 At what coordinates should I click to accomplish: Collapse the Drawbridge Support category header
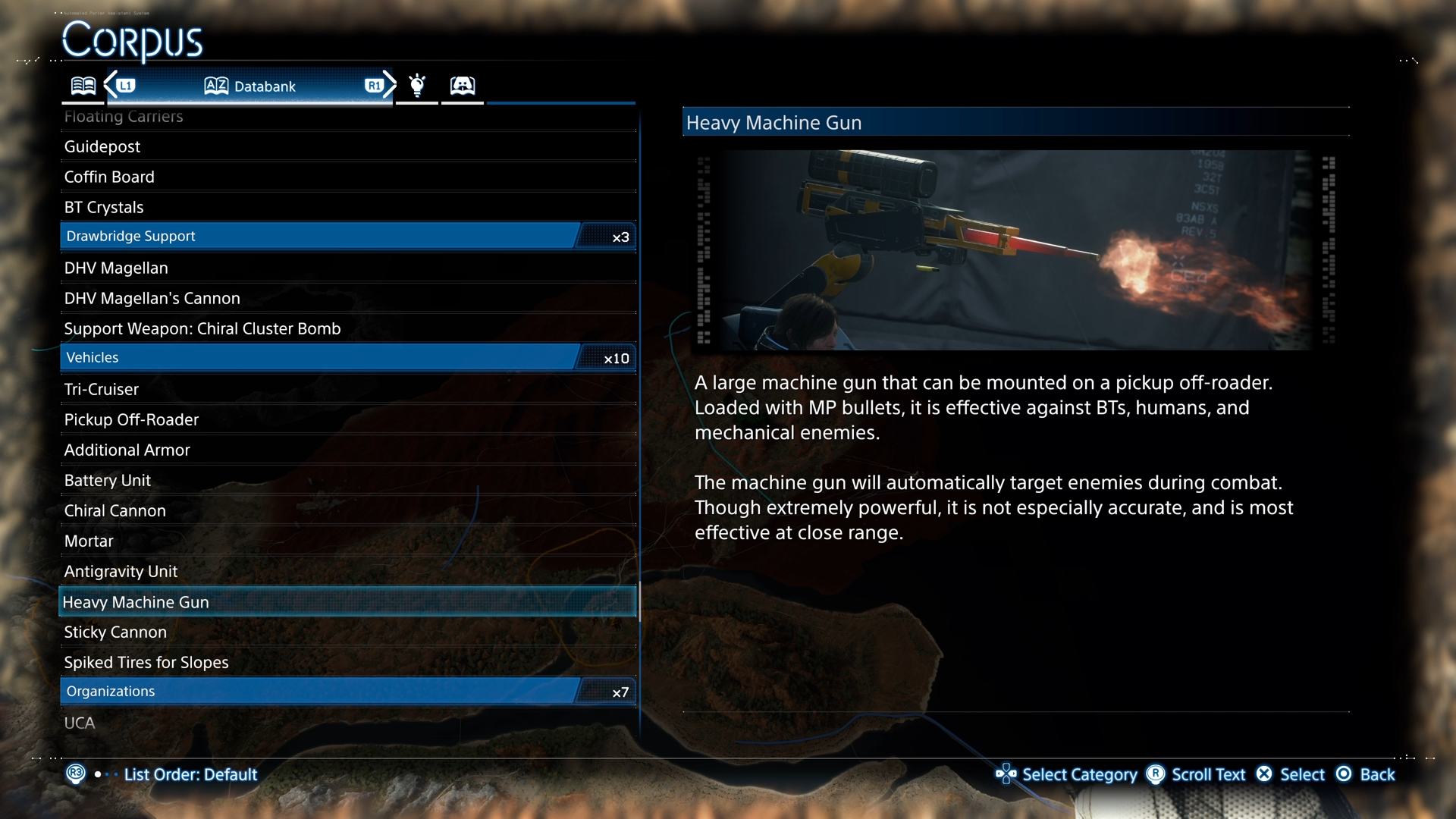point(347,236)
